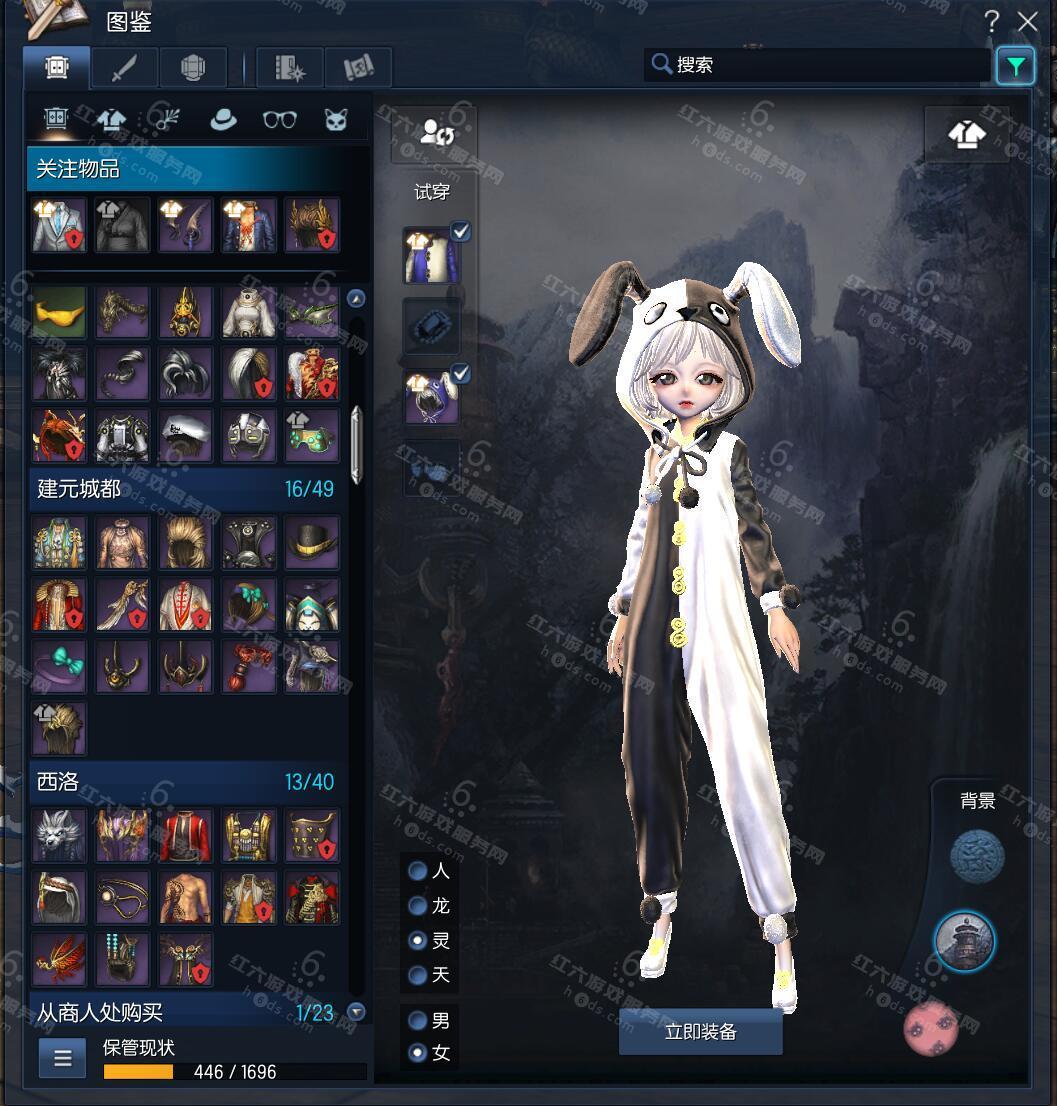This screenshot has width=1057, height=1106.
Task: Click the character swap icon above 试穿
Action: [433, 134]
